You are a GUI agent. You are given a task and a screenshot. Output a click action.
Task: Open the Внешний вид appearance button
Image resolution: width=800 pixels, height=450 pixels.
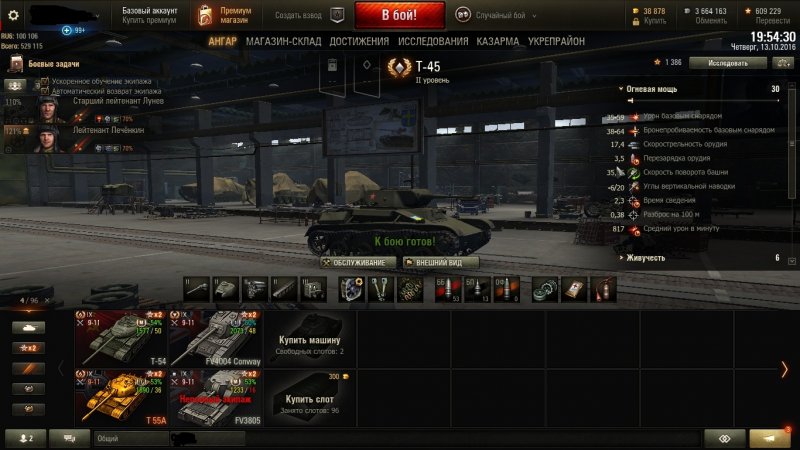[440, 262]
